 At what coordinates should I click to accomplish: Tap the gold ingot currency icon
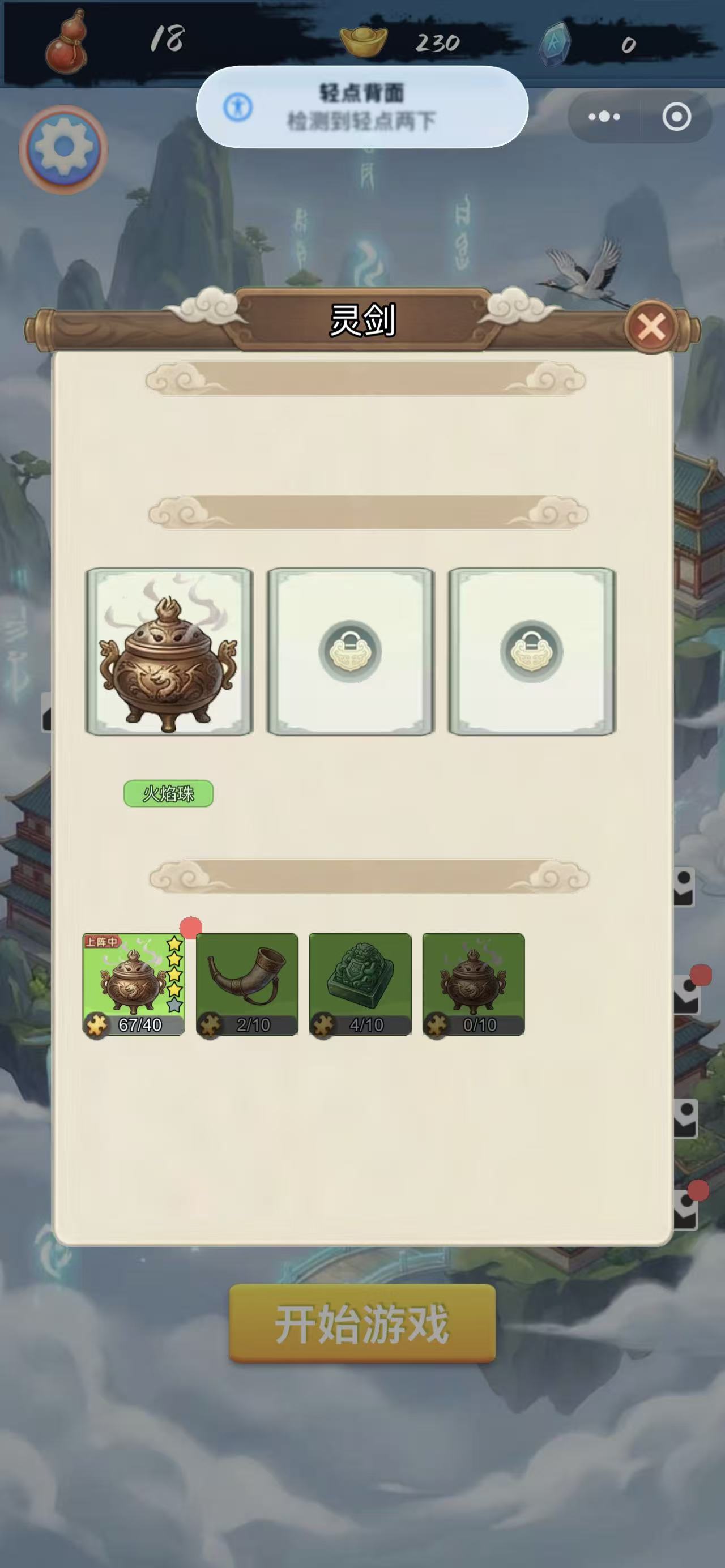point(364,42)
